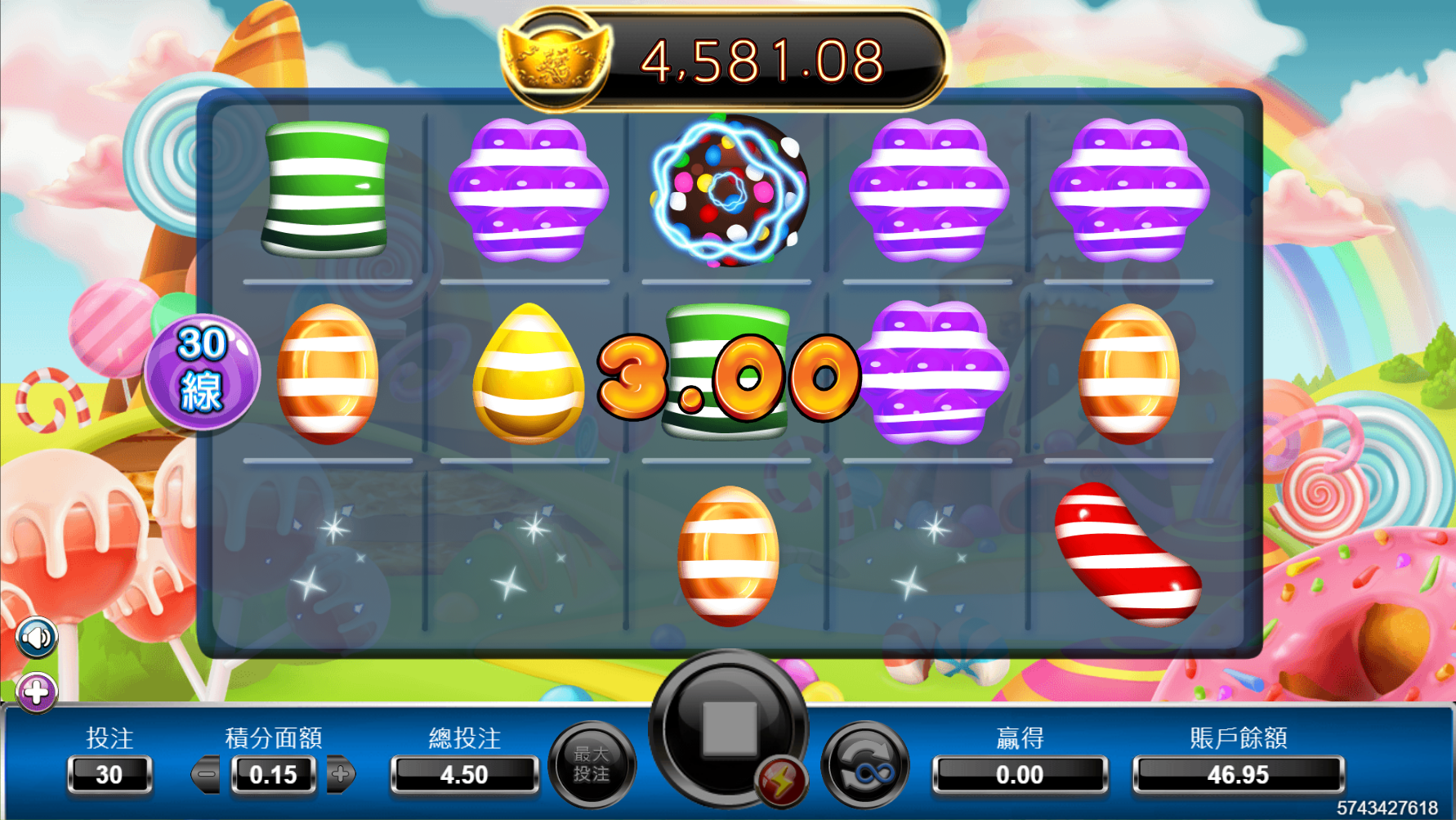This screenshot has width=1456, height=820.
Task: Activate the lightning bolt turbo spin button
Action: [x=781, y=782]
